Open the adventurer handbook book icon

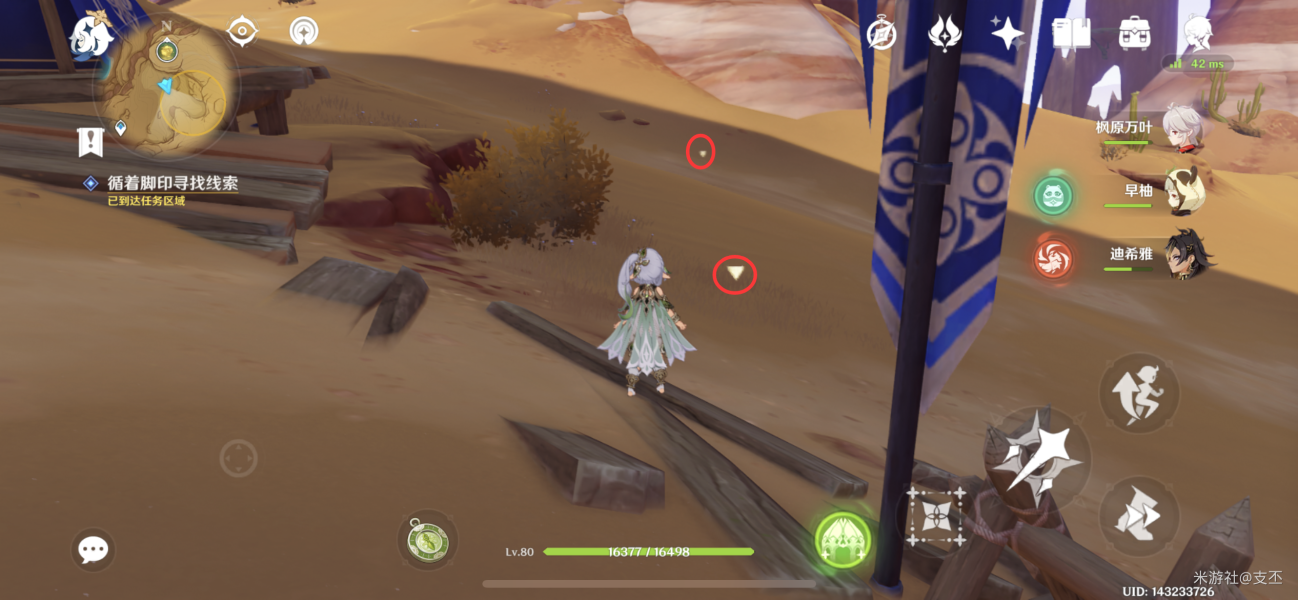[1070, 34]
